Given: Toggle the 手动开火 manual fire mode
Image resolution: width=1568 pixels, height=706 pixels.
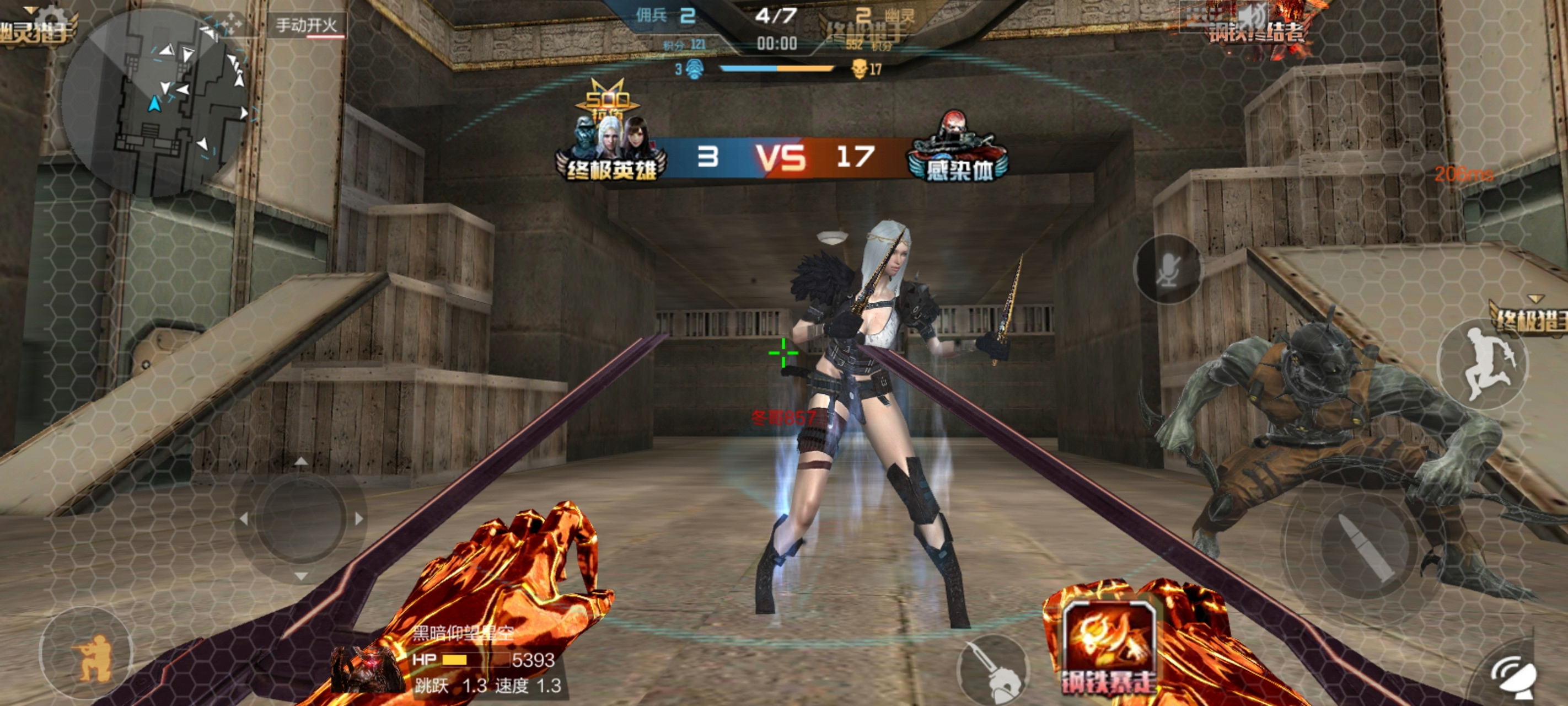Looking at the screenshot, I should (305, 25).
